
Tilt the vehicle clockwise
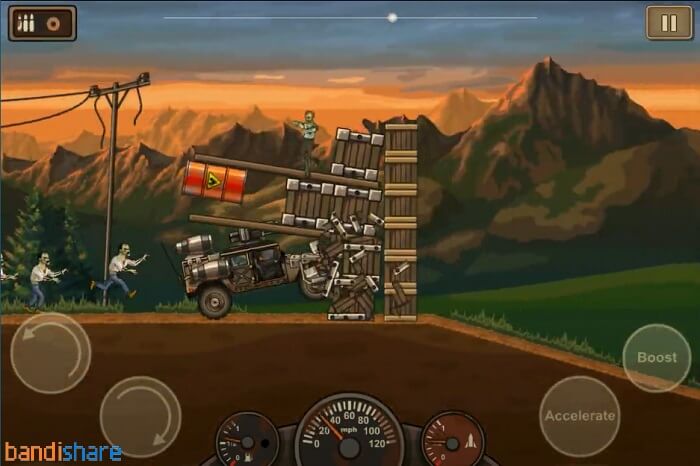[x=140, y=416]
